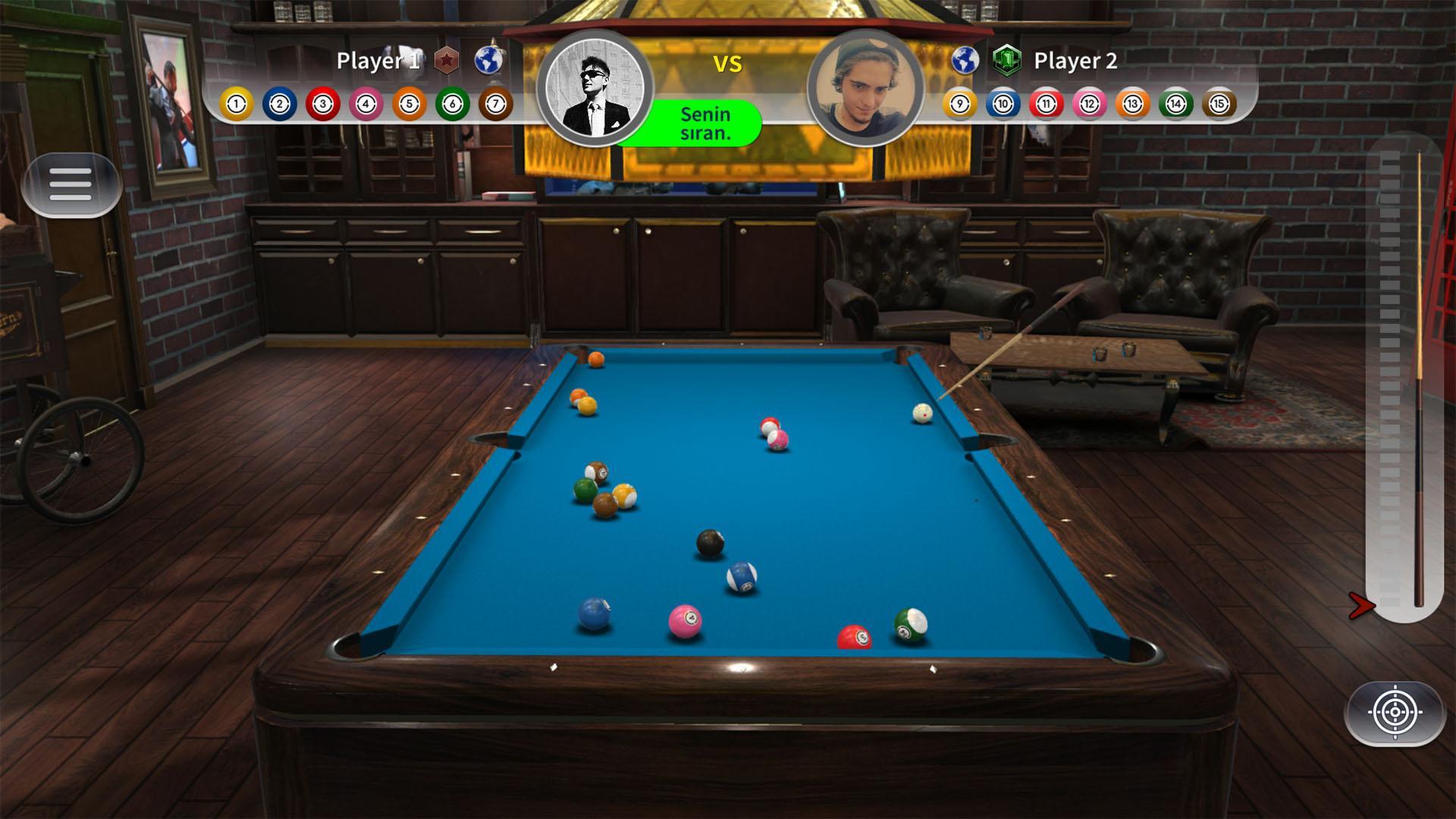Toggle the number 4 ball indicator
Viewport: 1456px width, 819px height.
click(366, 105)
